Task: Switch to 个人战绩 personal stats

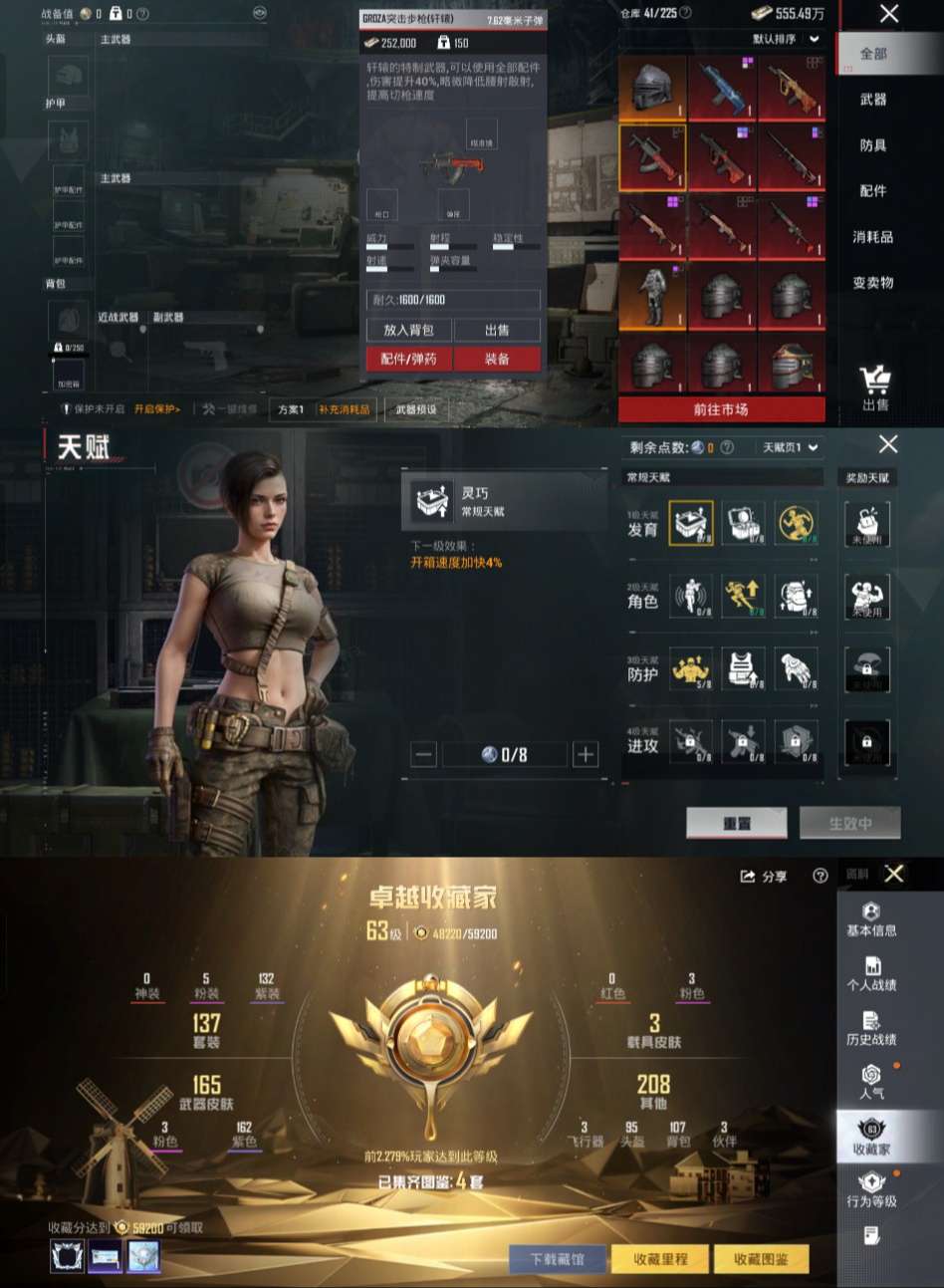Action: pyautogui.click(x=871, y=974)
